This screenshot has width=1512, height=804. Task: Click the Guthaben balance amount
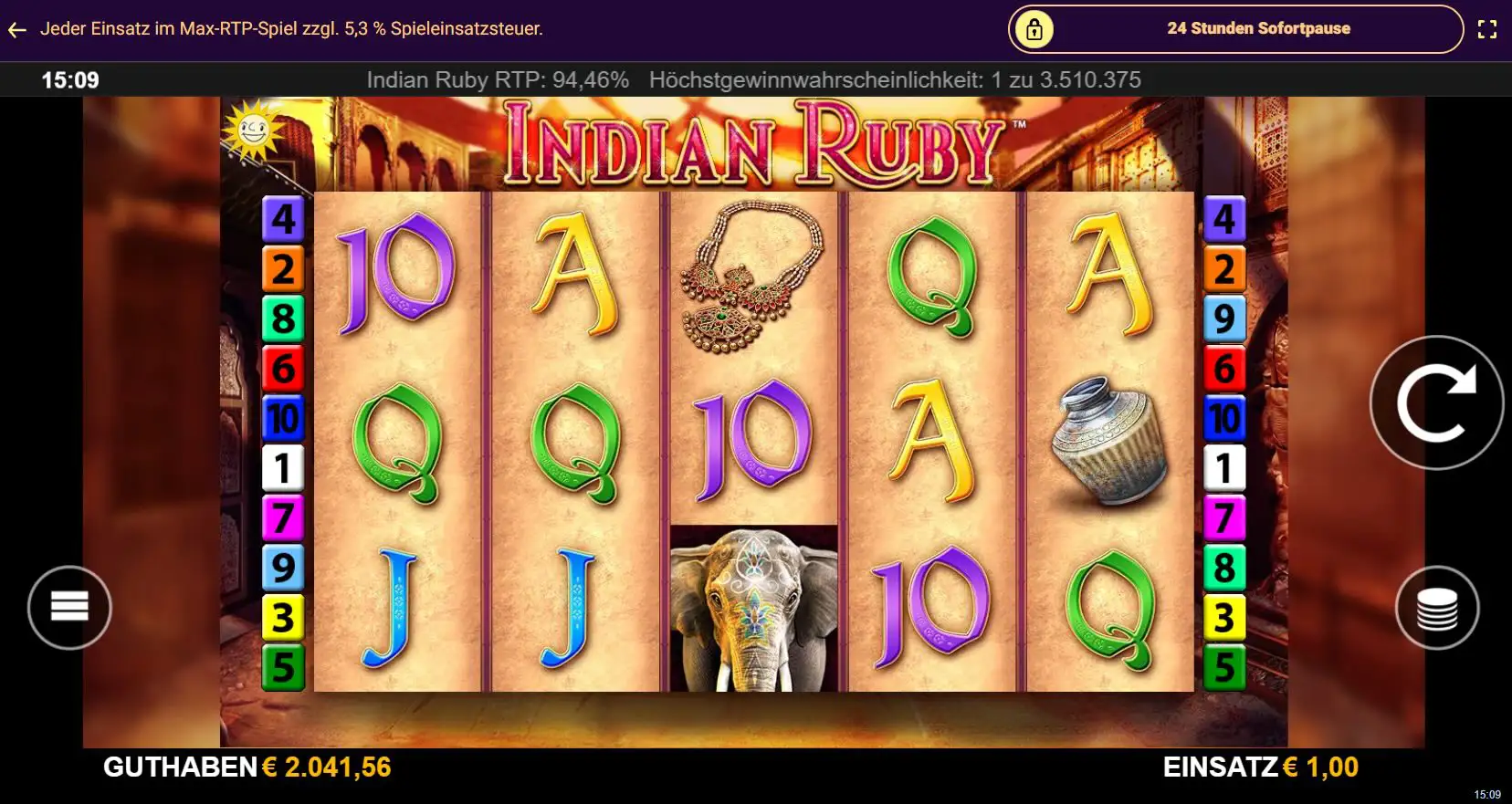[x=325, y=767]
